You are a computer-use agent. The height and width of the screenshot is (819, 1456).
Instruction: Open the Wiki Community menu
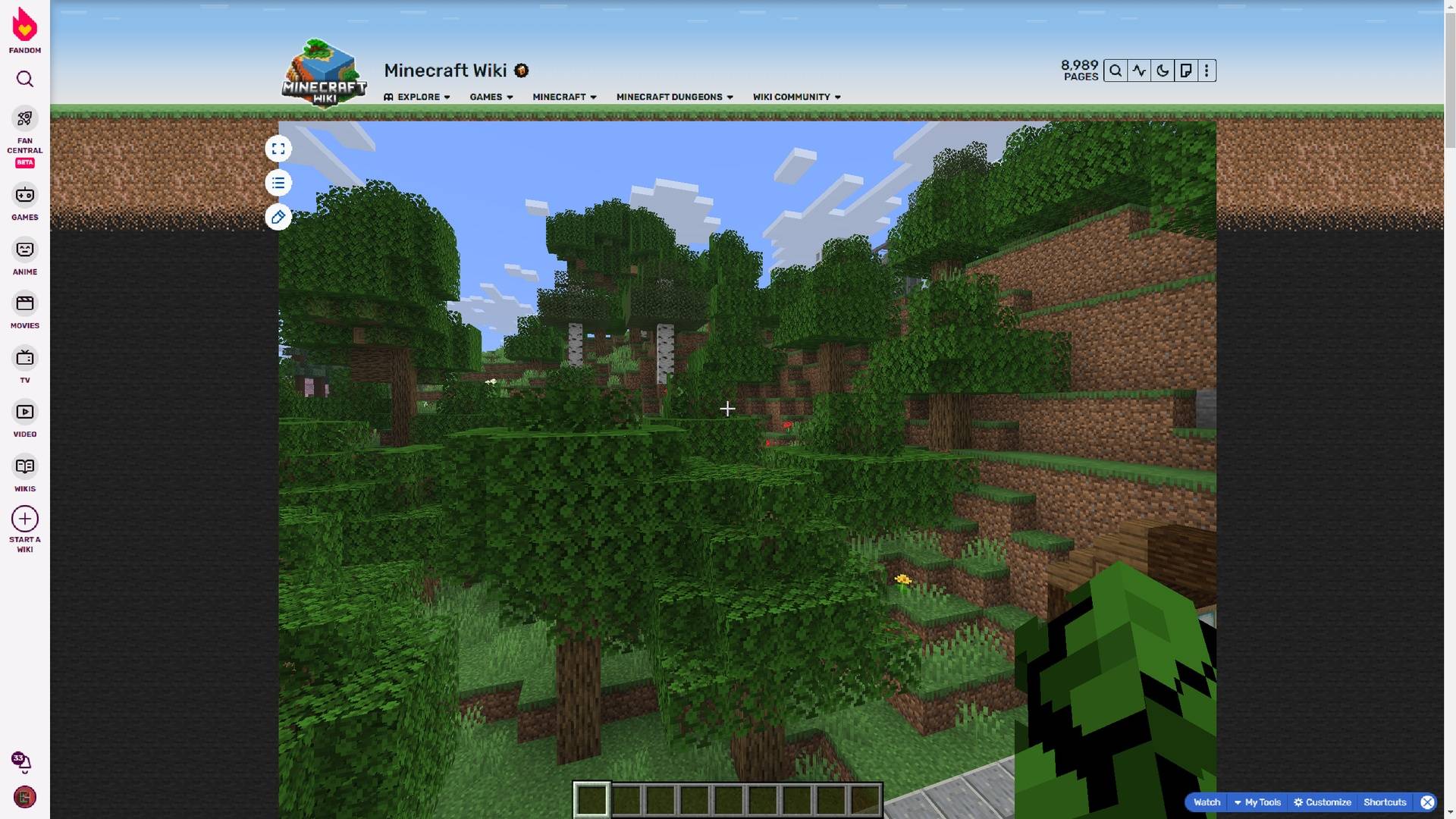click(x=796, y=97)
